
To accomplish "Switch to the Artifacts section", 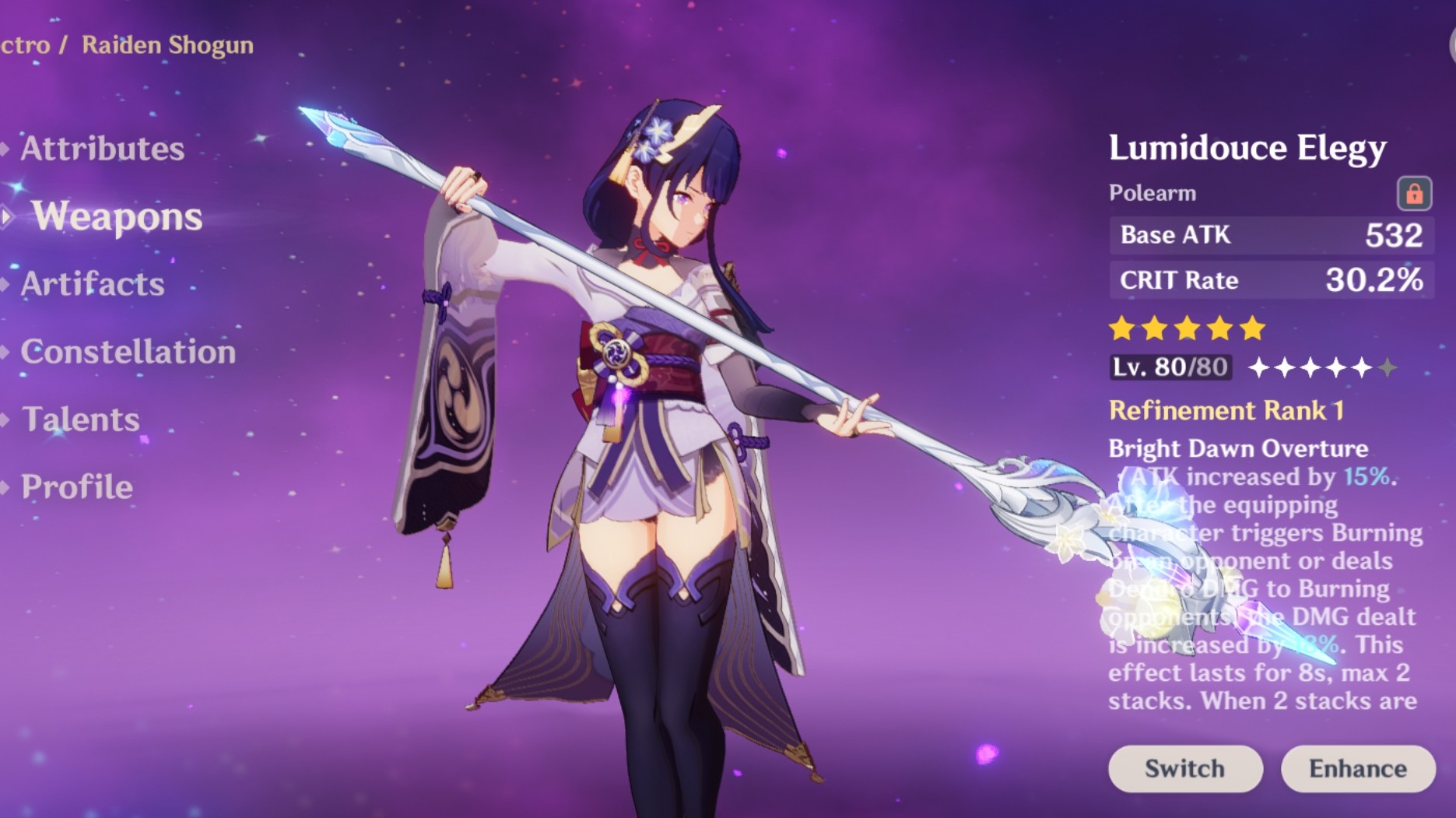I will (91, 286).
